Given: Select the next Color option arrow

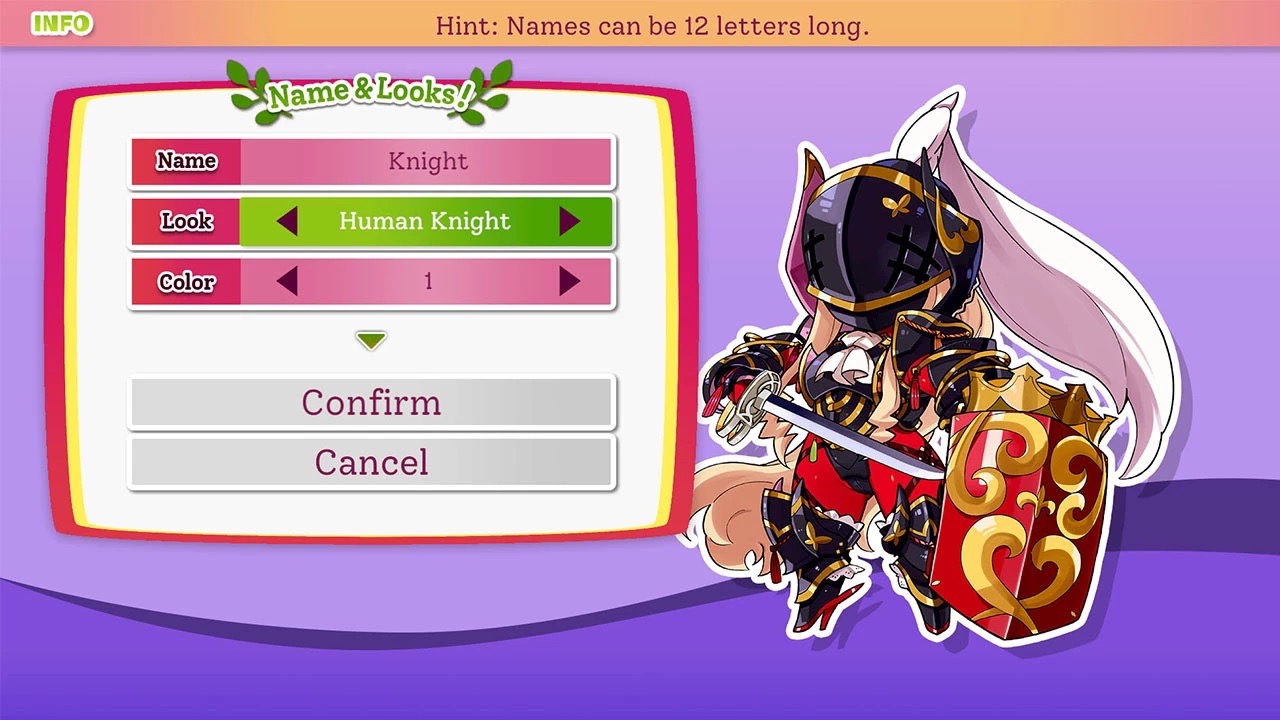Looking at the screenshot, I should 569,282.
